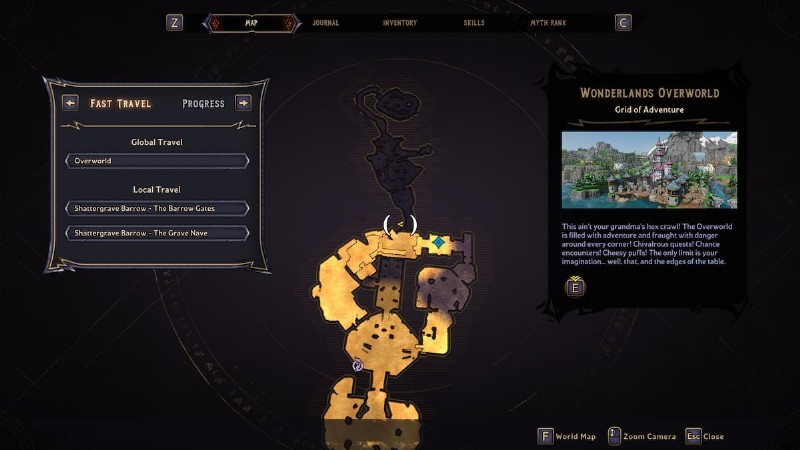
Task: Fast travel to Shattergrave Barrow - The Barrow Gates
Action: click(x=157, y=208)
